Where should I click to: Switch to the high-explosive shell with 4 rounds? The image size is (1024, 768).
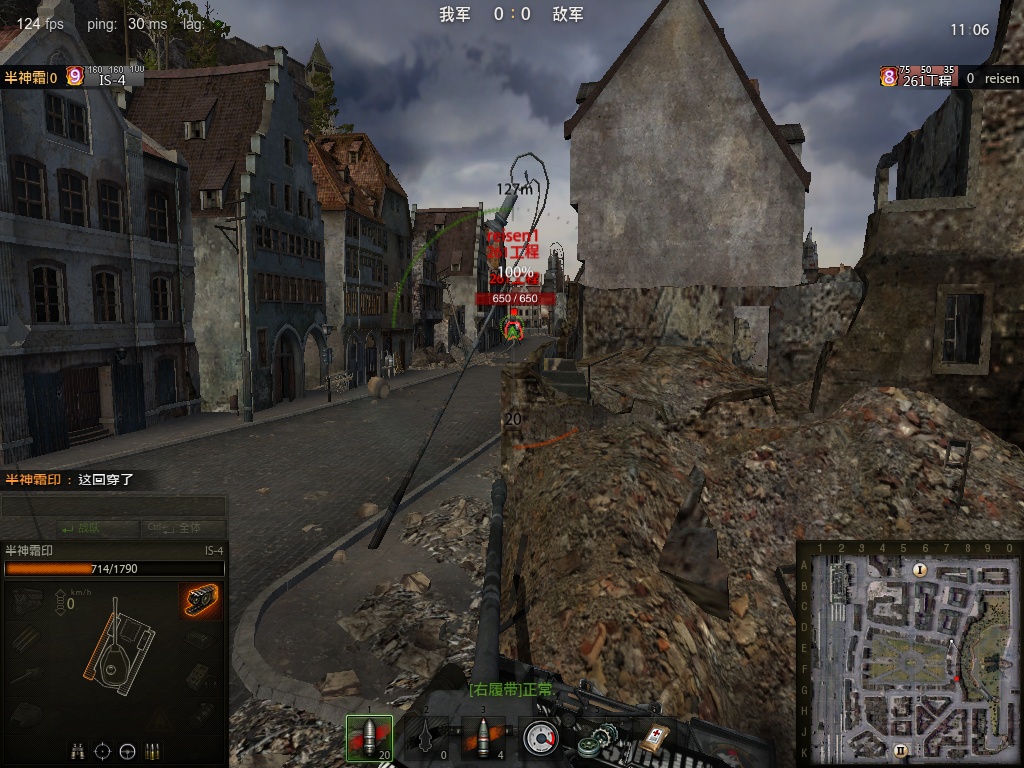(x=481, y=738)
